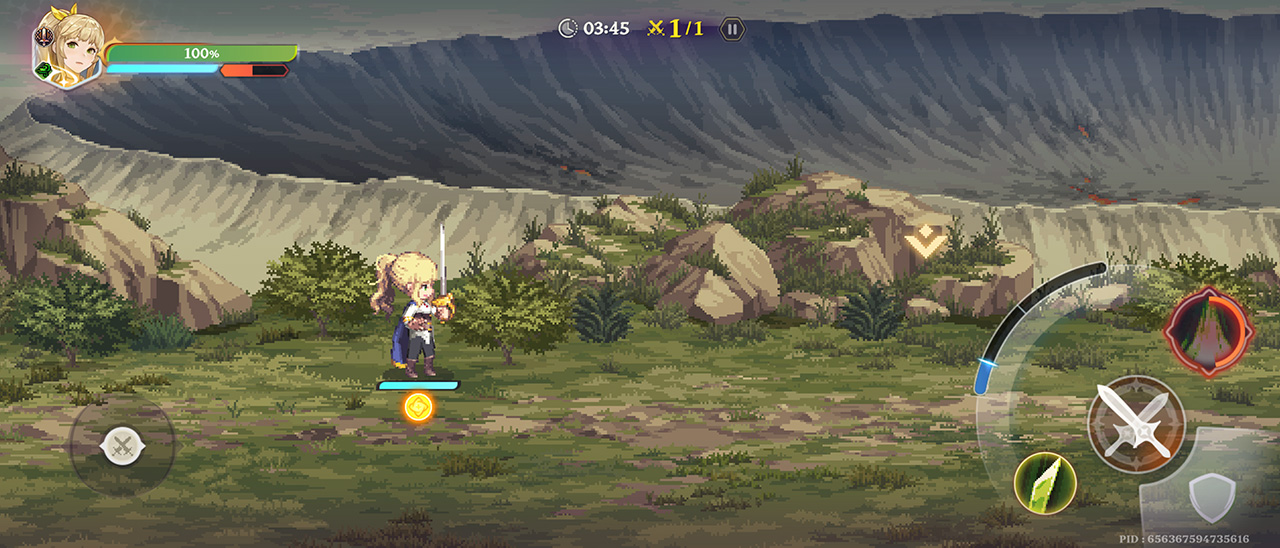
Task: Pause the game with the pause button
Action: (x=733, y=29)
